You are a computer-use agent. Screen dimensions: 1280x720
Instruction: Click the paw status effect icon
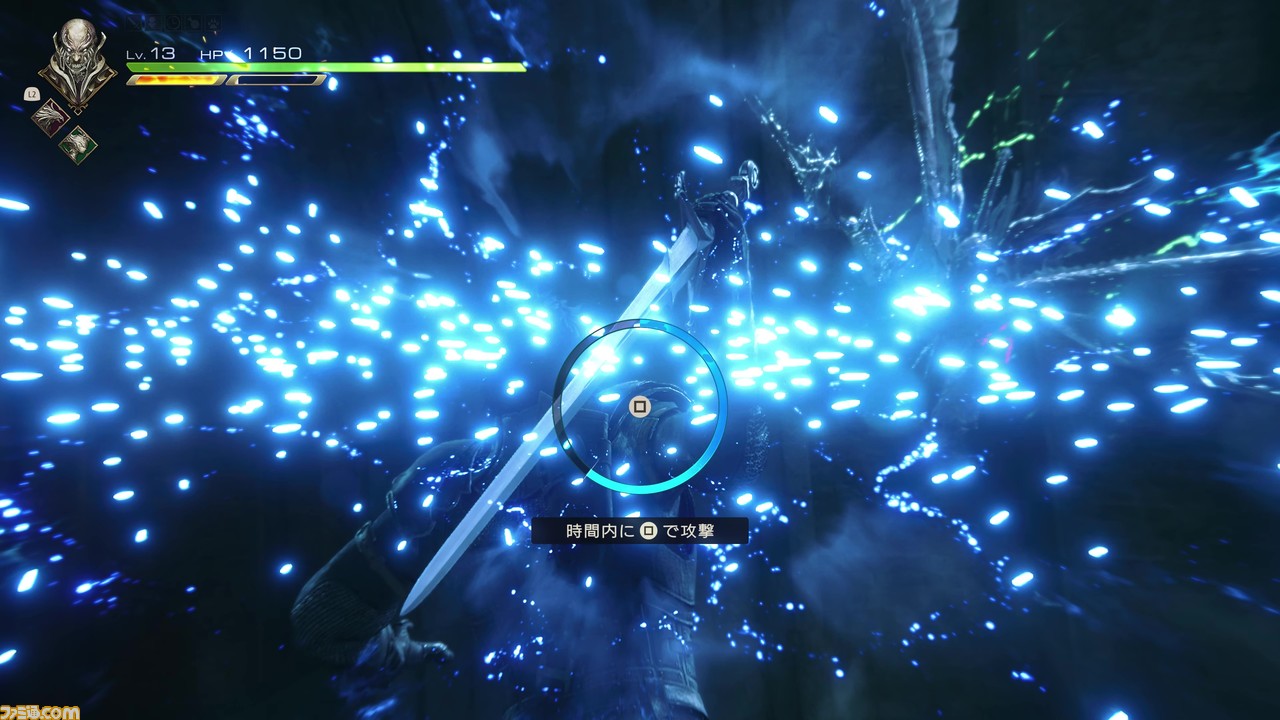click(x=211, y=23)
